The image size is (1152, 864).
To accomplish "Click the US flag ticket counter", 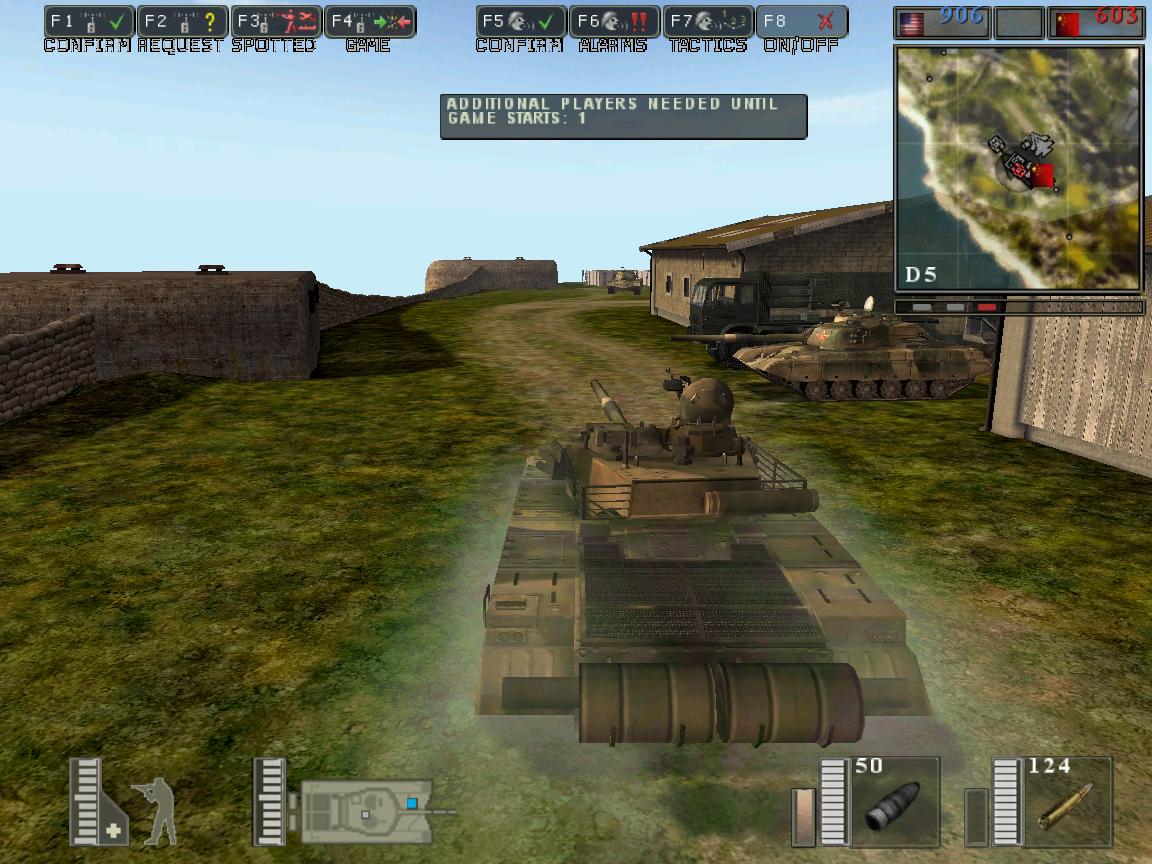I will click(942, 22).
